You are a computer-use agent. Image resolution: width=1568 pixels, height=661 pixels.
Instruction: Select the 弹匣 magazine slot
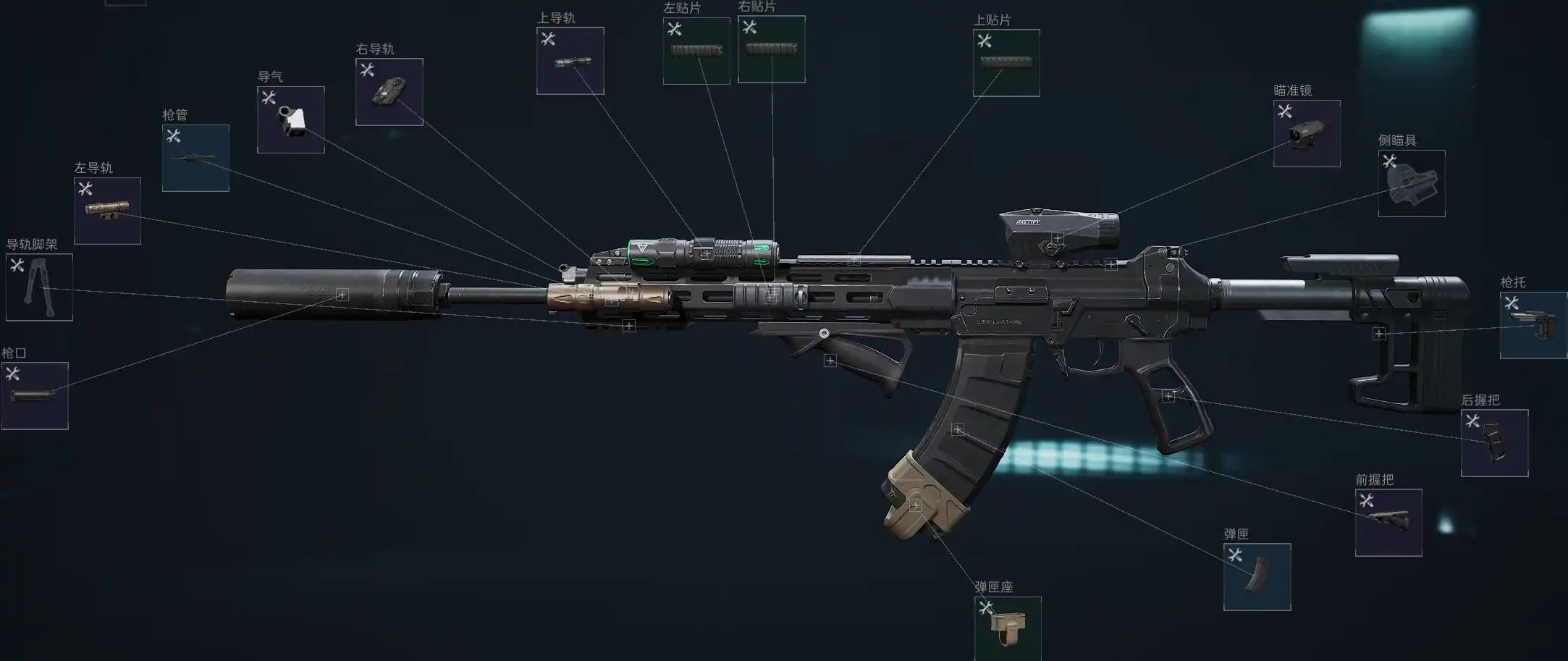pyautogui.click(x=1257, y=577)
